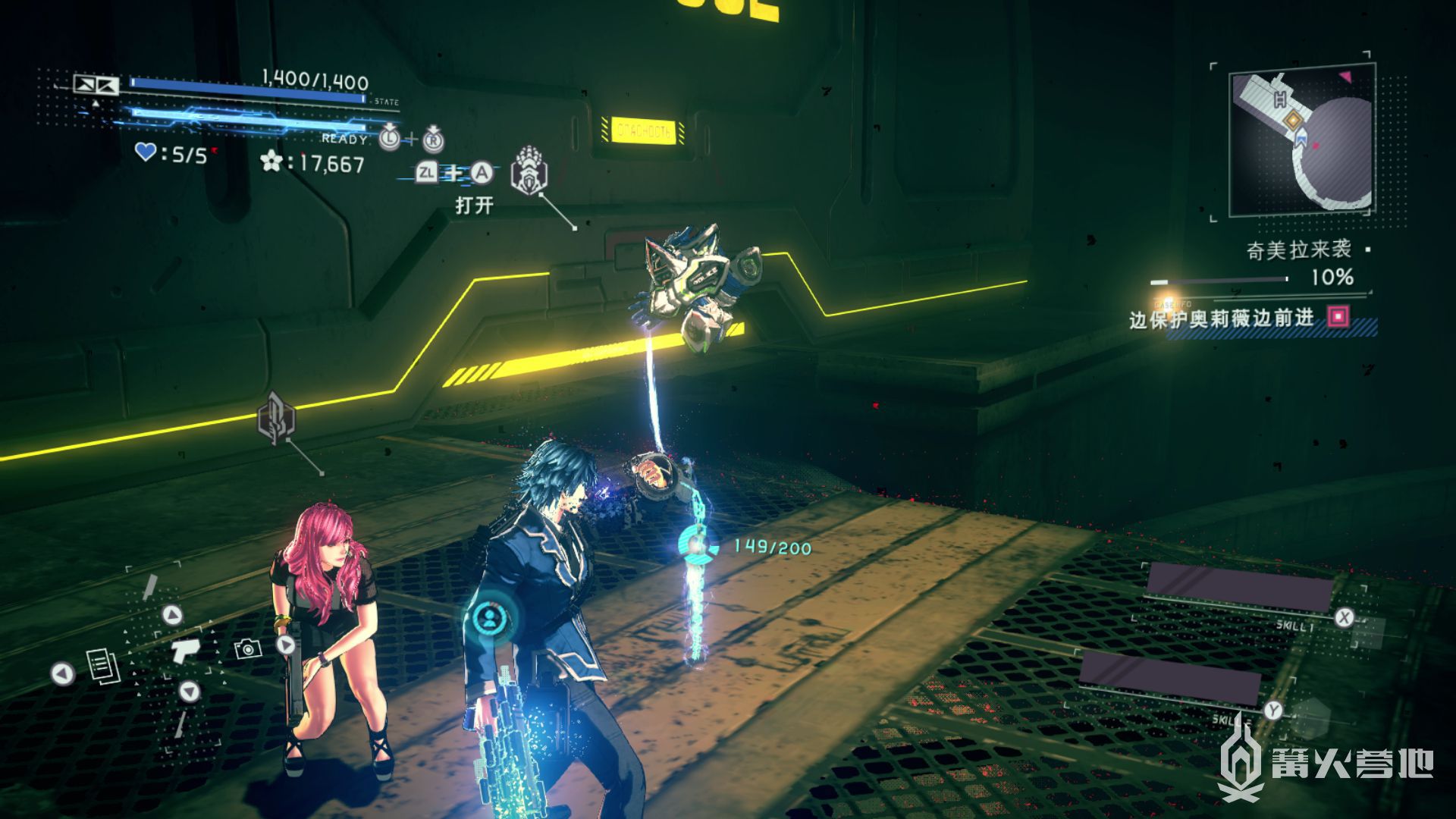Click the 奇美拉来袭 case title
Image resolution: width=1456 pixels, height=819 pixels.
click(1298, 249)
